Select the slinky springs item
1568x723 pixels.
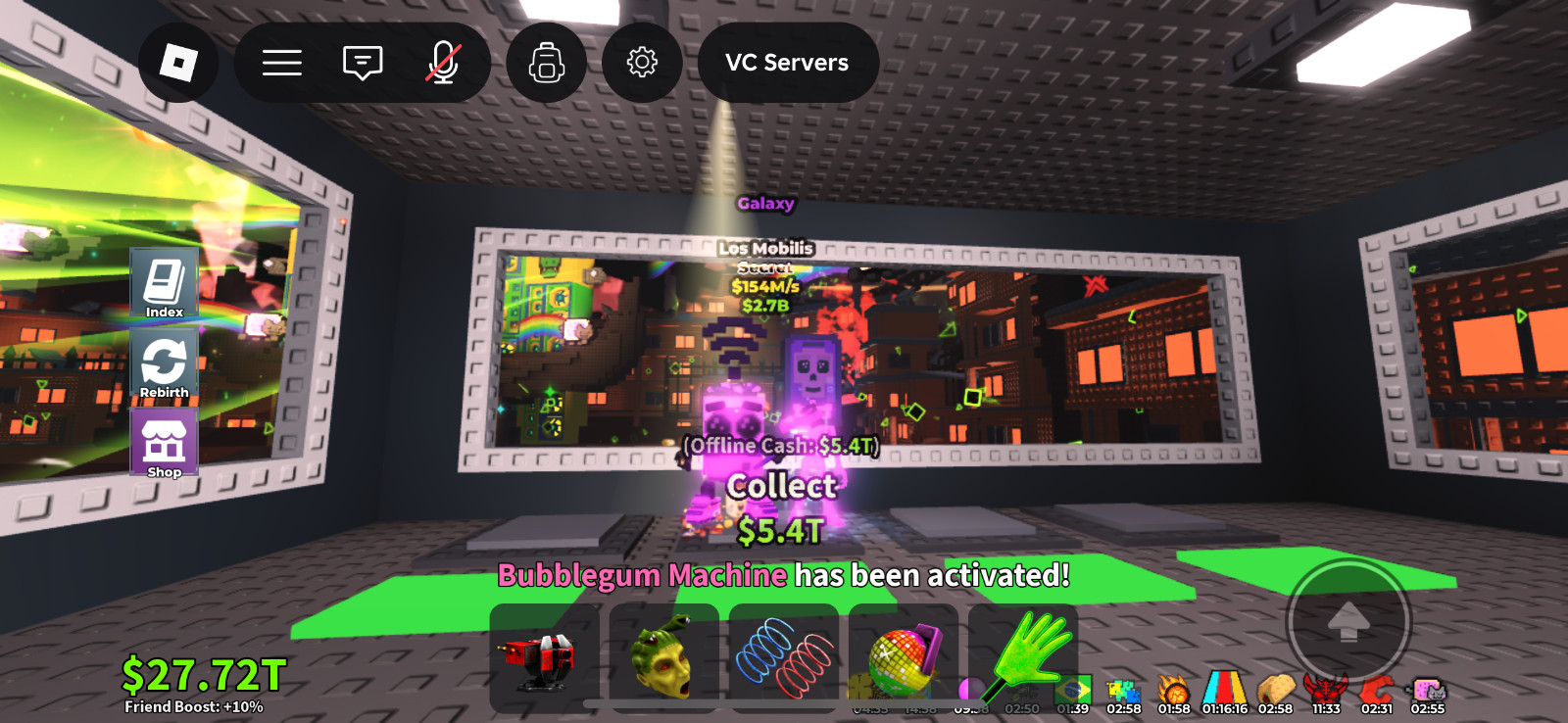[x=785, y=654]
